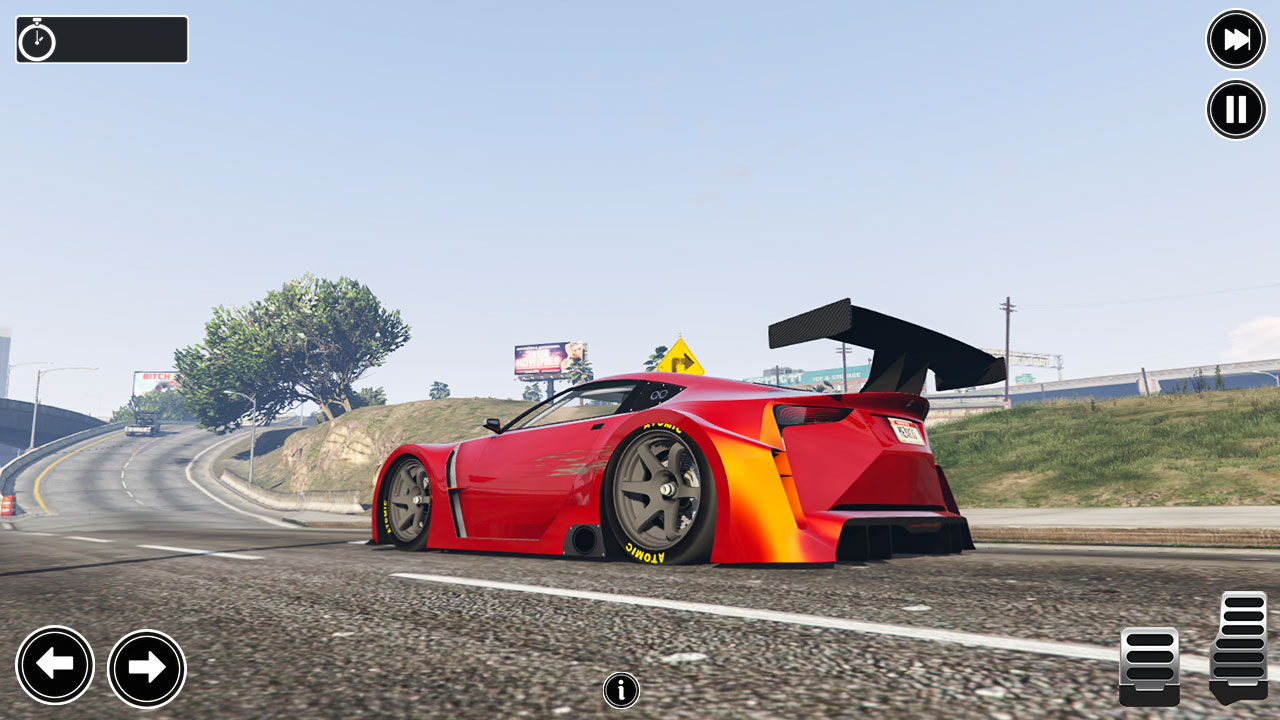This screenshot has width=1280, height=720.
Task: Select the left steering arrow icon
Action: (x=55, y=665)
